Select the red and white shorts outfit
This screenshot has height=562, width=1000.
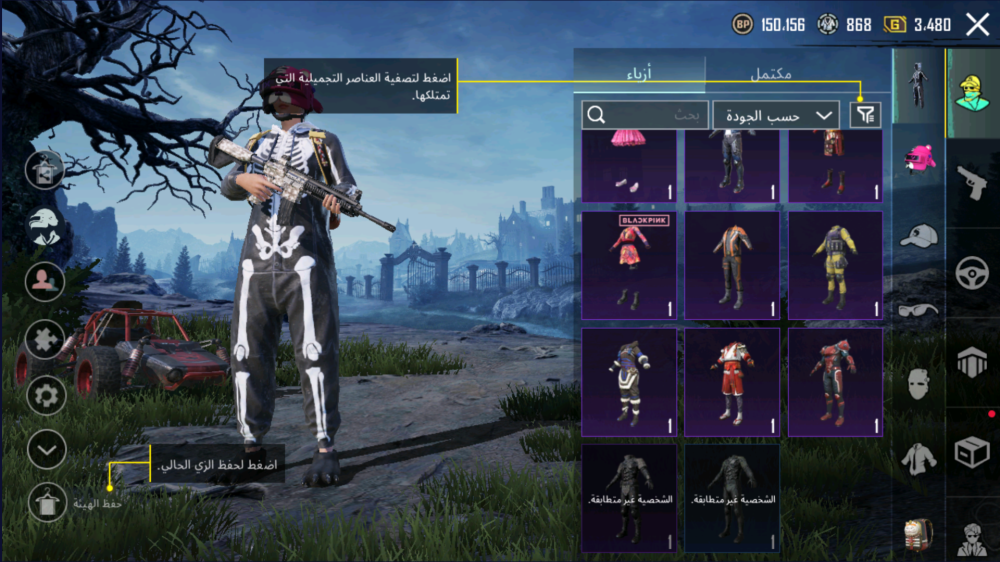(x=732, y=382)
